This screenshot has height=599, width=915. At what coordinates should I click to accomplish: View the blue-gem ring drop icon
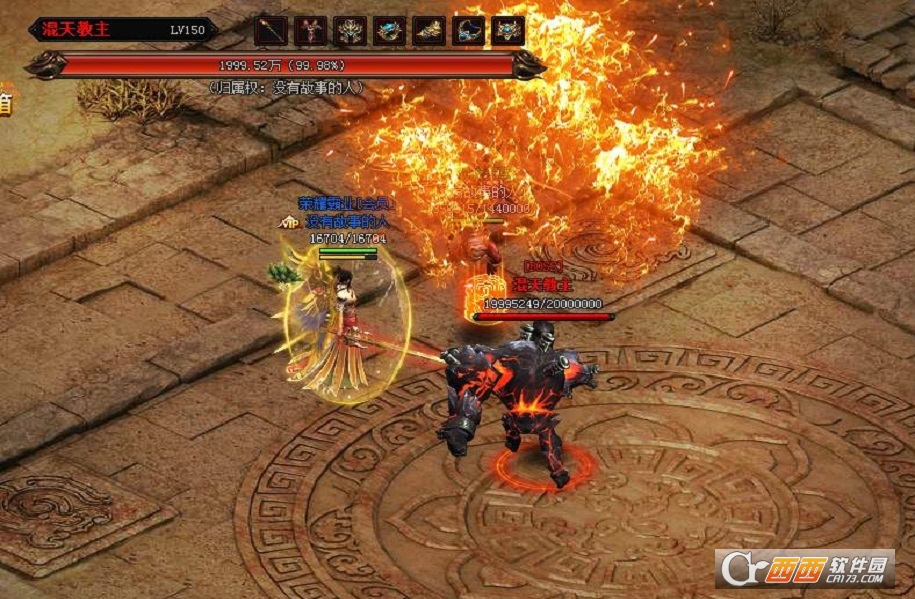pos(390,31)
